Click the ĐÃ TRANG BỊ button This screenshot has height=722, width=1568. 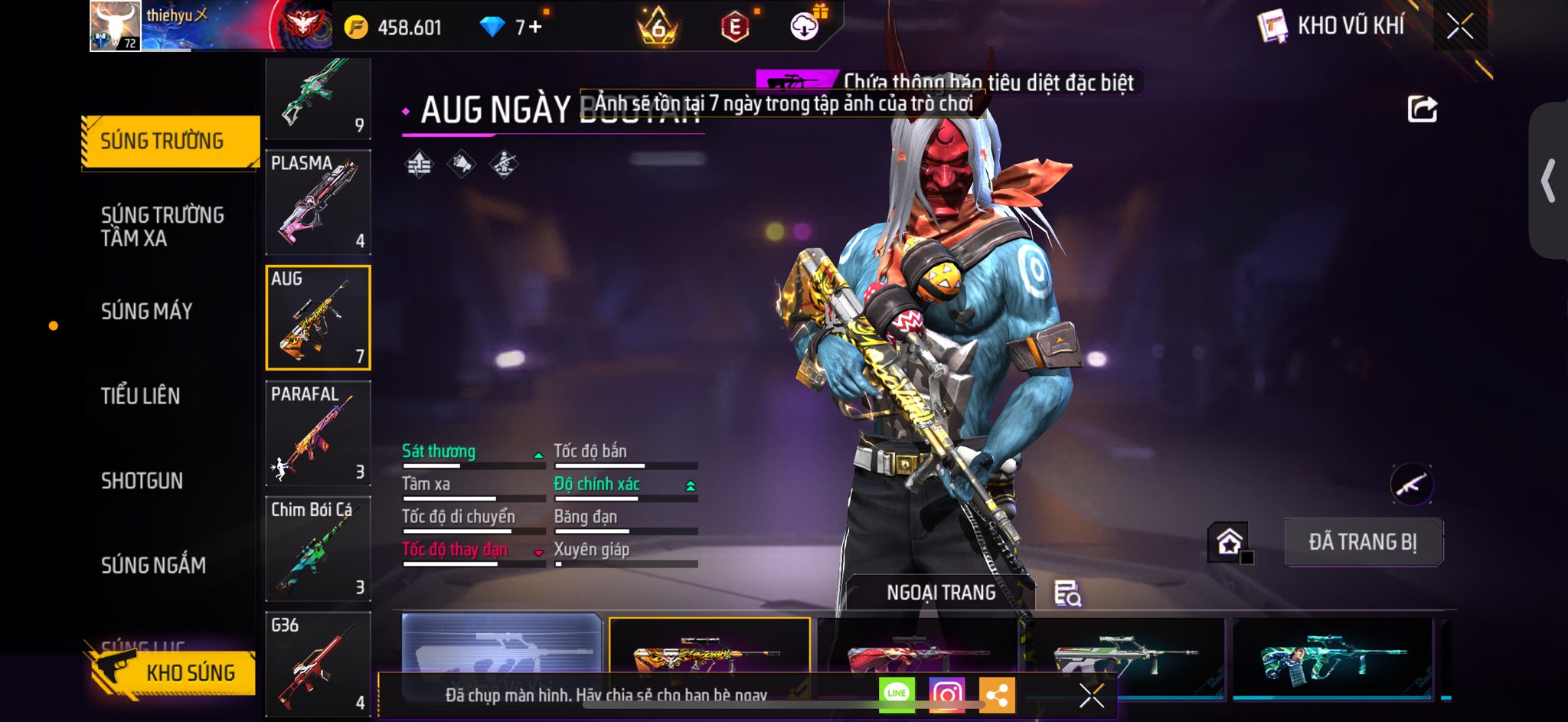tap(1363, 542)
